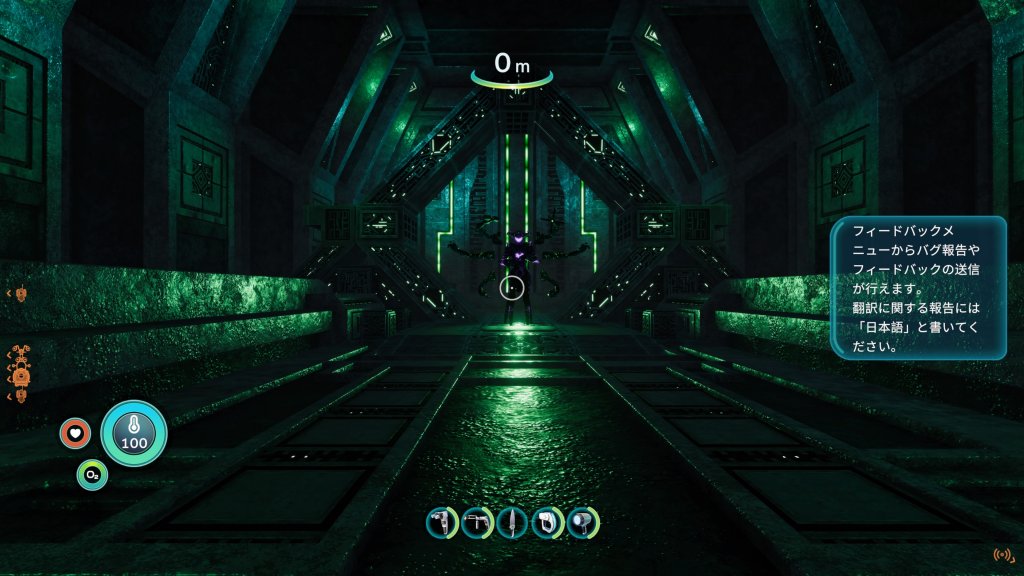Select the white handle-shaped tool slot
The width and height of the screenshot is (1024, 576).
(x=547, y=522)
